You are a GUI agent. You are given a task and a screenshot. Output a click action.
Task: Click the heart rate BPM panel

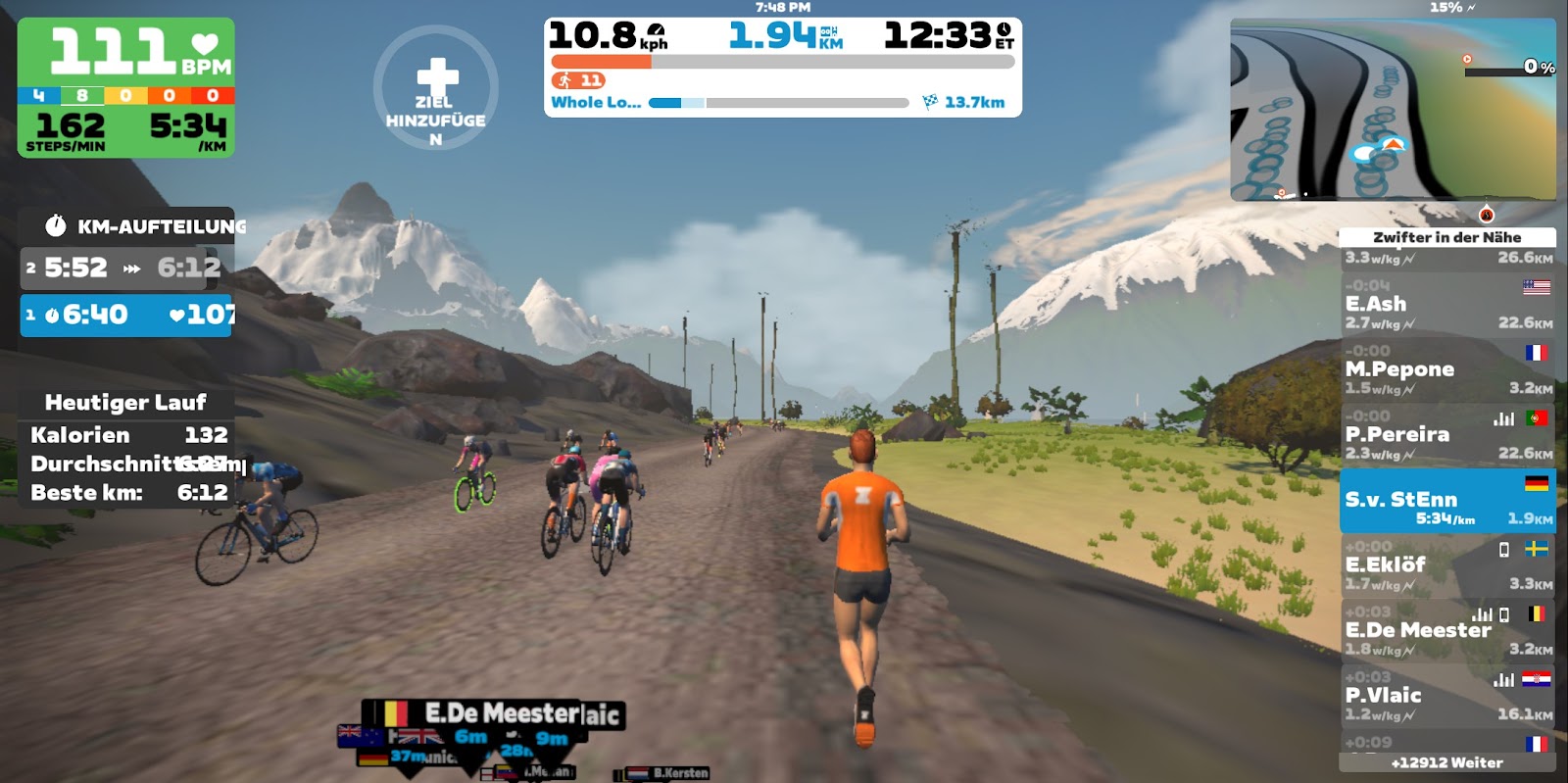[x=126, y=53]
